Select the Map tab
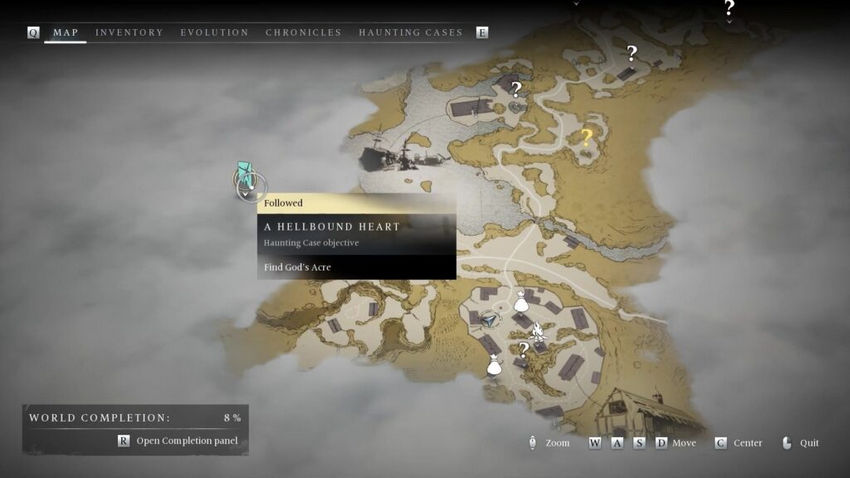 click(x=66, y=33)
